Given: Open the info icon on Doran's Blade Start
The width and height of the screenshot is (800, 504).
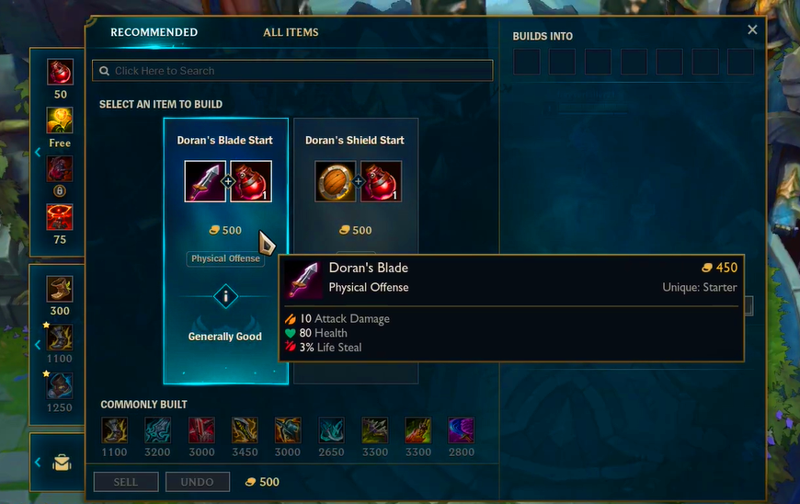Looking at the screenshot, I should click(226, 296).
